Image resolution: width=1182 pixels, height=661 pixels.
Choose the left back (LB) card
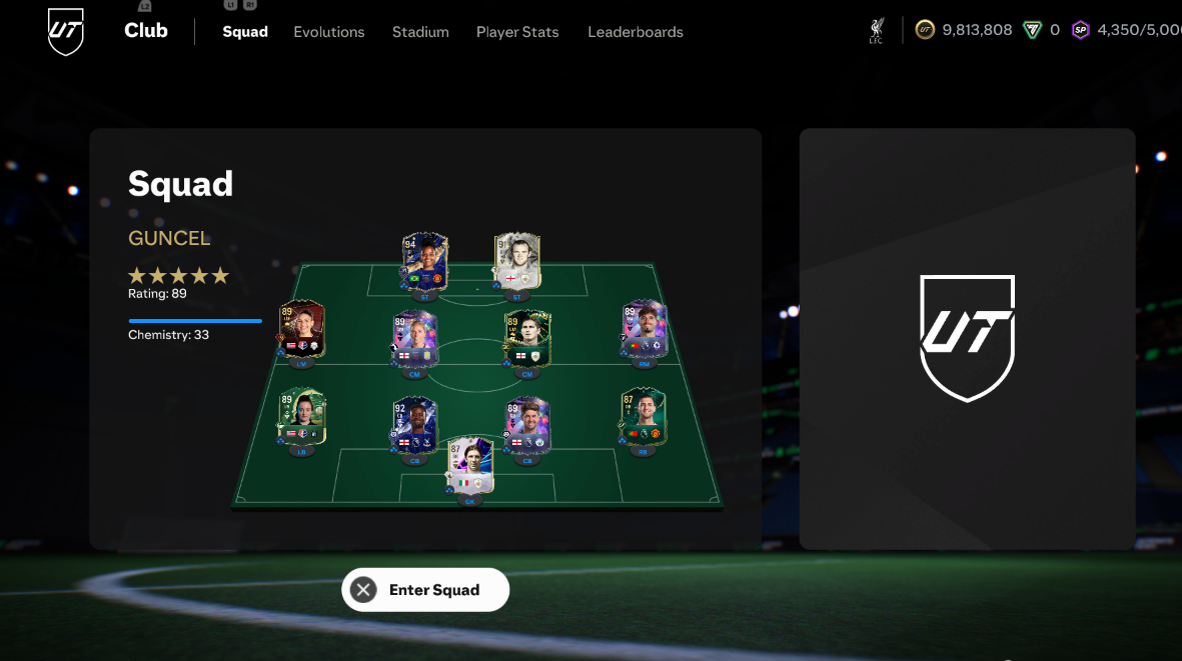[x=302, y=417]
